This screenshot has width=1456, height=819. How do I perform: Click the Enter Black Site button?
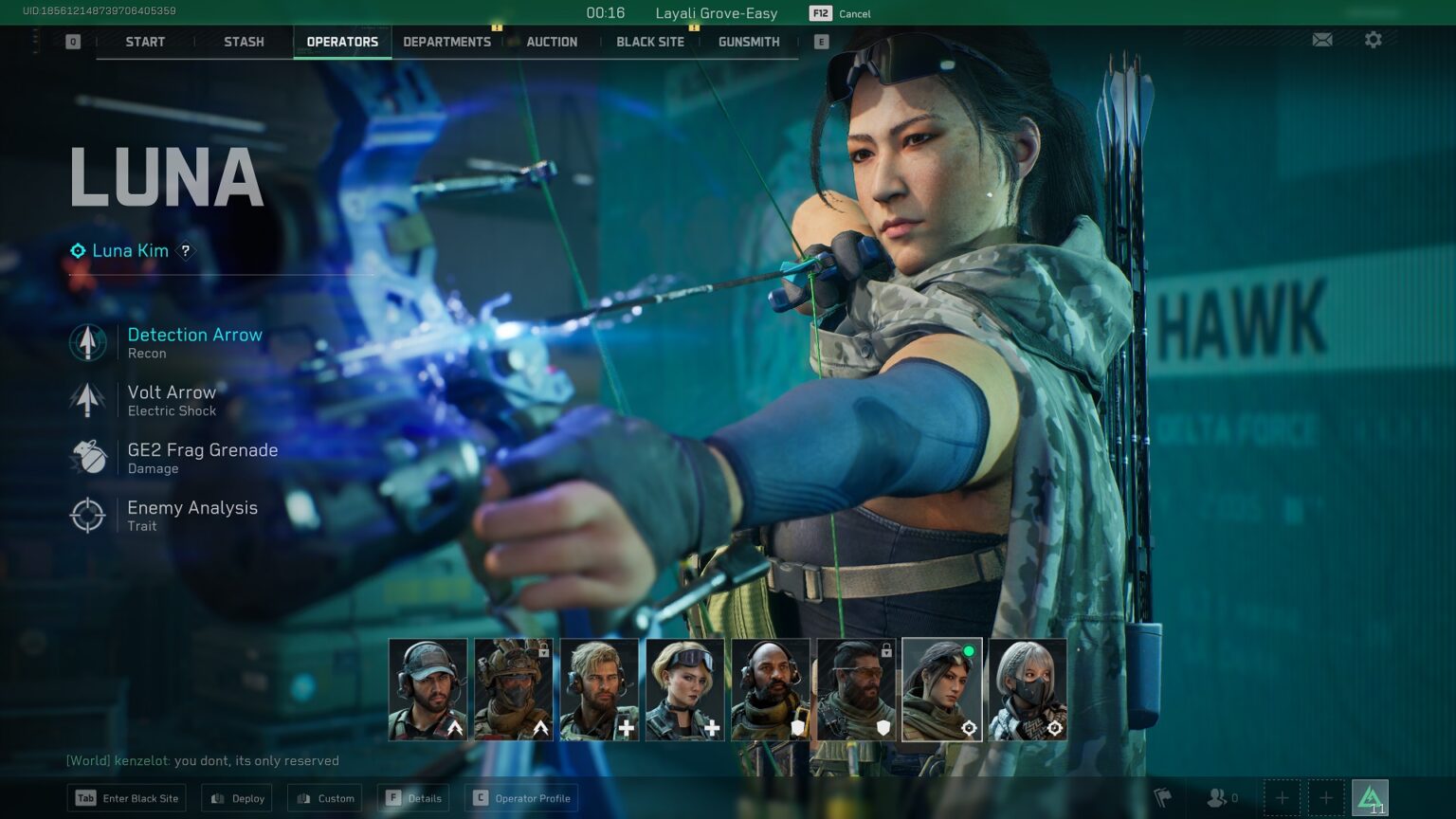click(127, 798)
